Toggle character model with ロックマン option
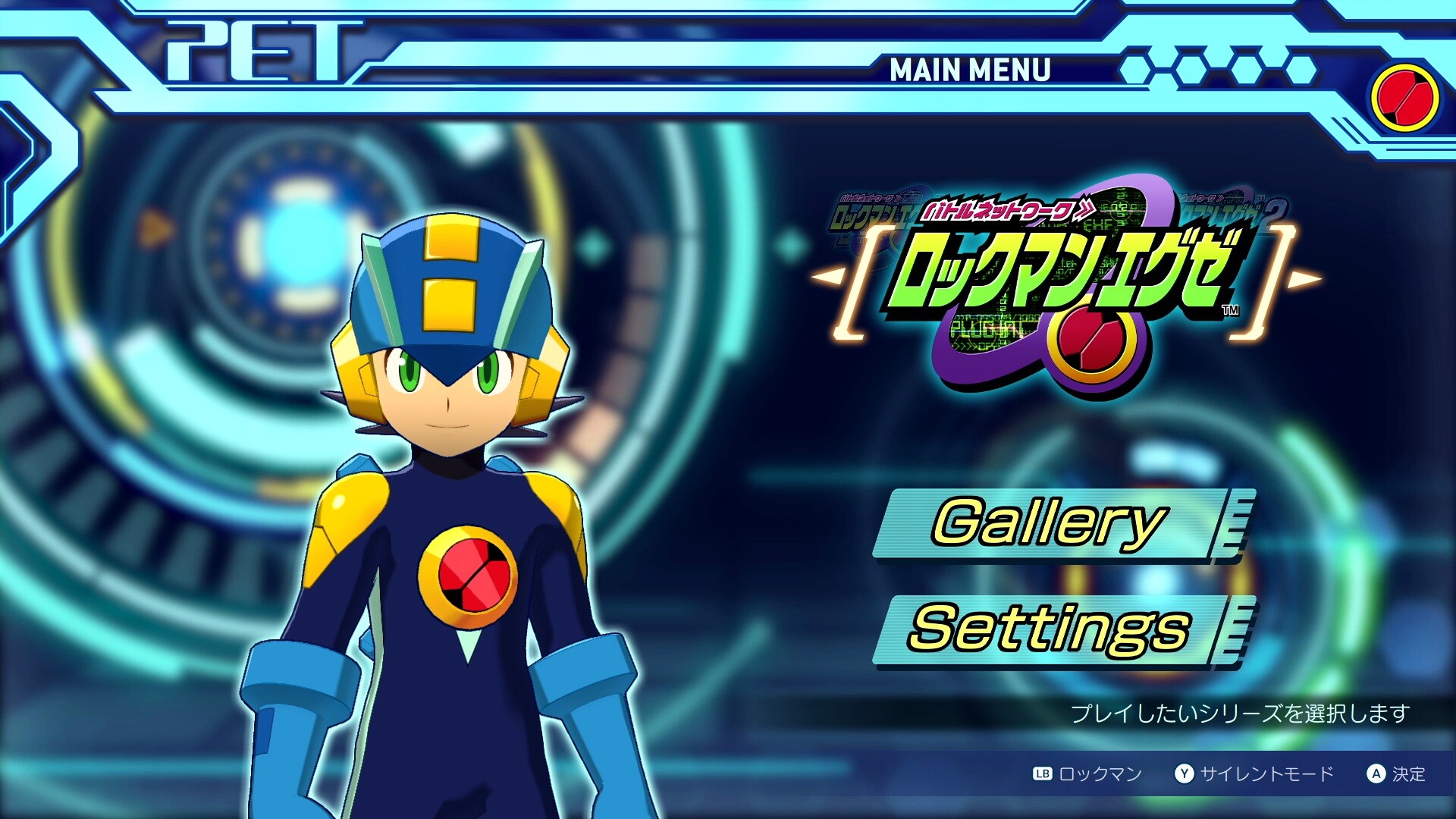Image resolution: width=1456 pixels, height=819 pixels. click(x=1100, y=773)
